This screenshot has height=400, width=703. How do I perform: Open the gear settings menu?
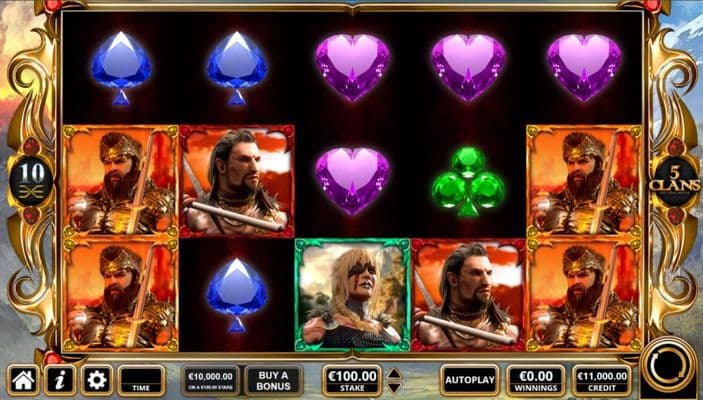pyautogui.click(x=96, y=380)
